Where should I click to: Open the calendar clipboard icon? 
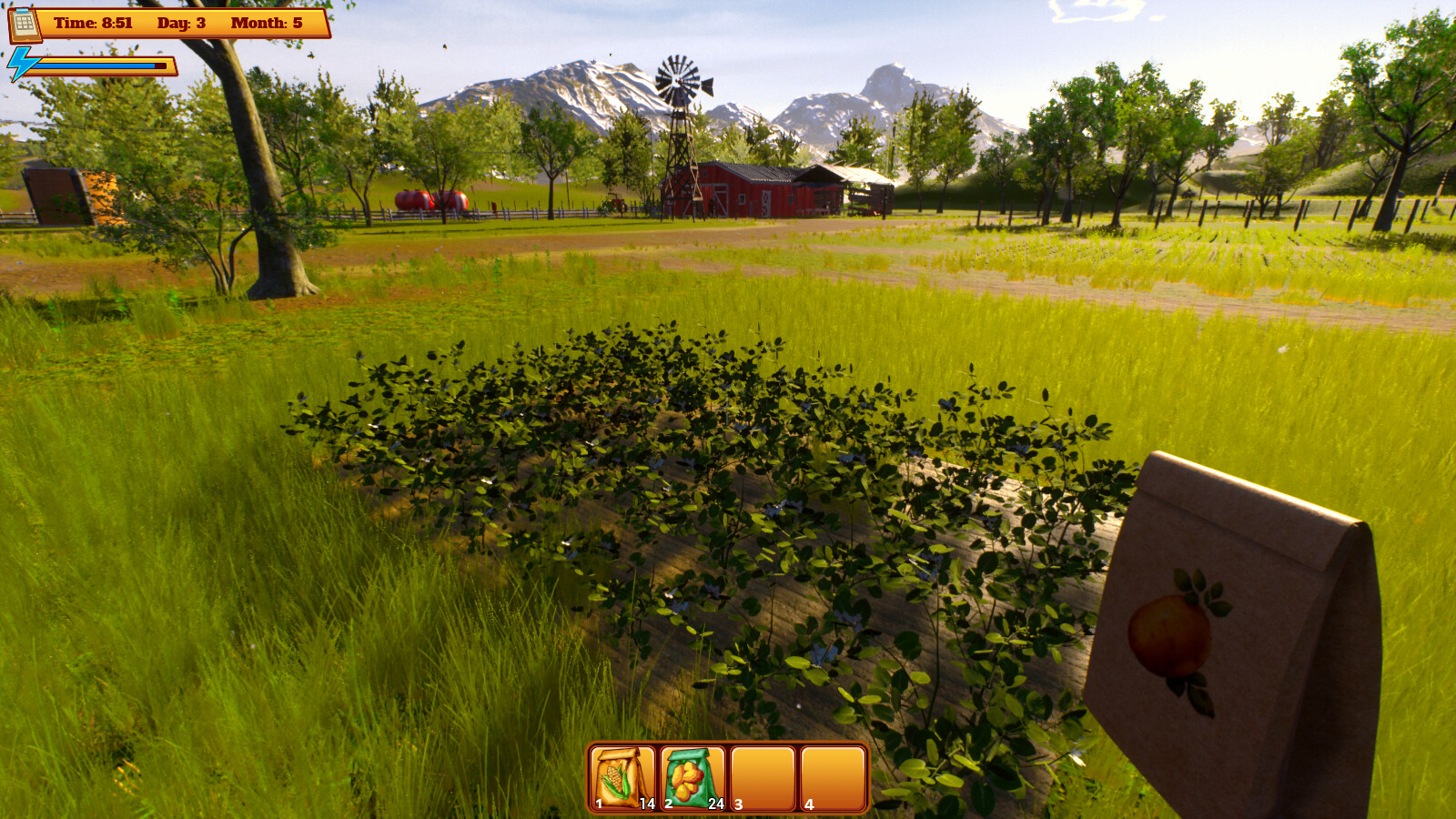pos(25,24)
